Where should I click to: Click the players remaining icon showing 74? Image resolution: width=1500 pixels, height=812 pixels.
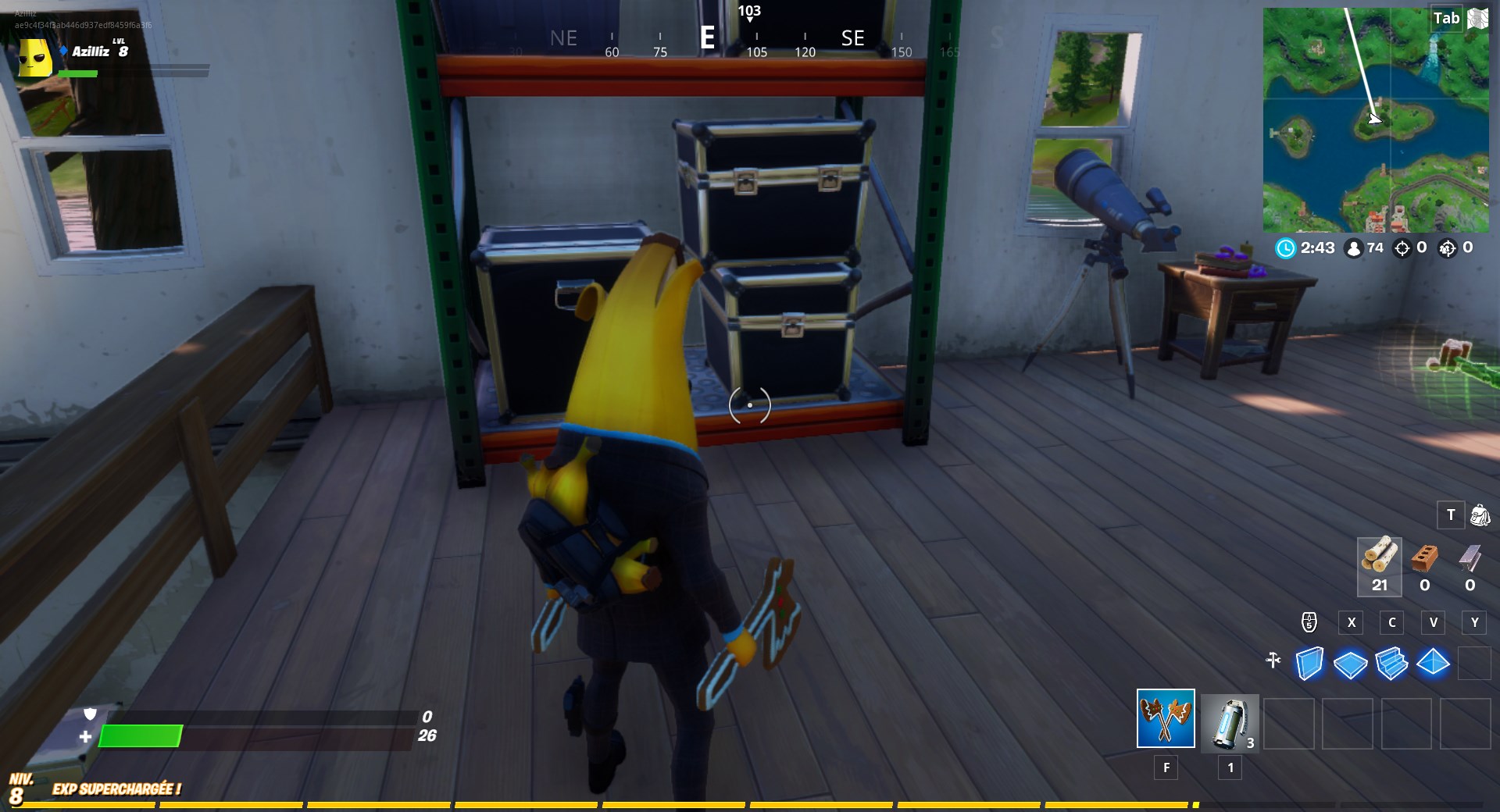[1354, 248]
